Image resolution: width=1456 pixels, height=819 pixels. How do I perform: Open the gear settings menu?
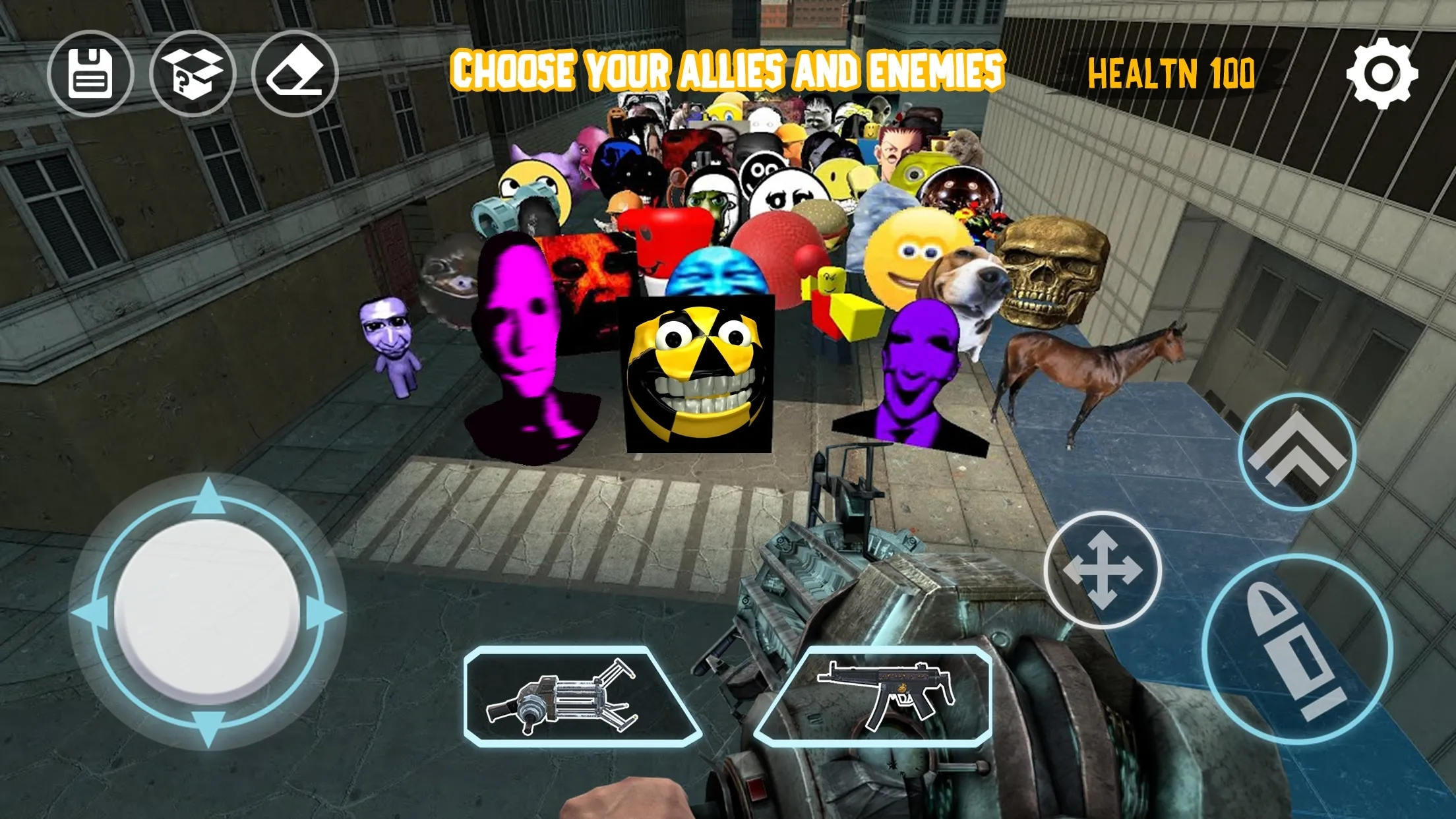1381,73
